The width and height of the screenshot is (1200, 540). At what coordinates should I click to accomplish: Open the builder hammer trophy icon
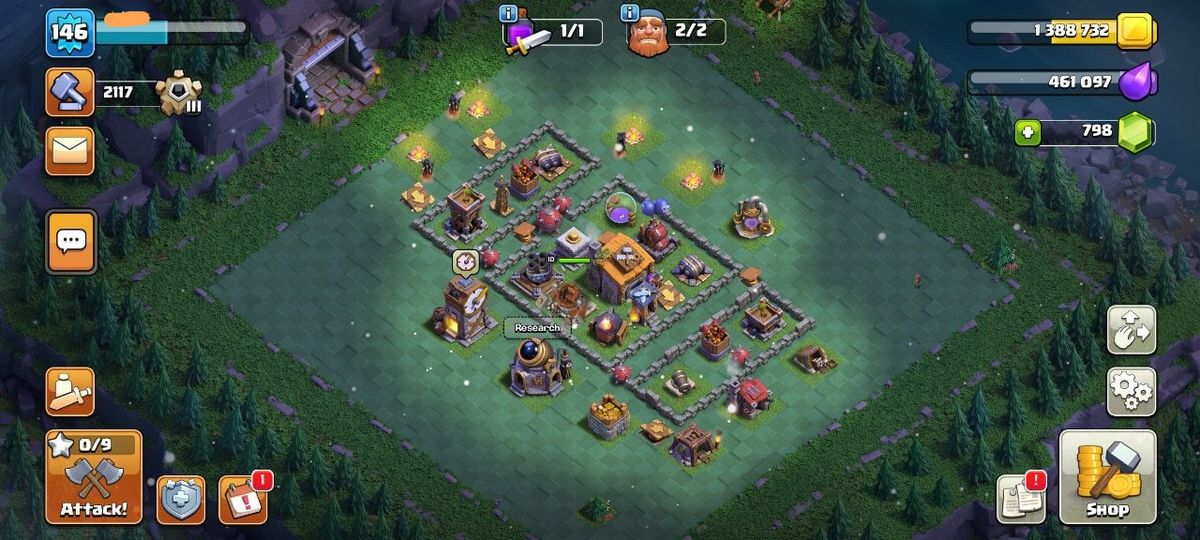[x=70, y=92]
